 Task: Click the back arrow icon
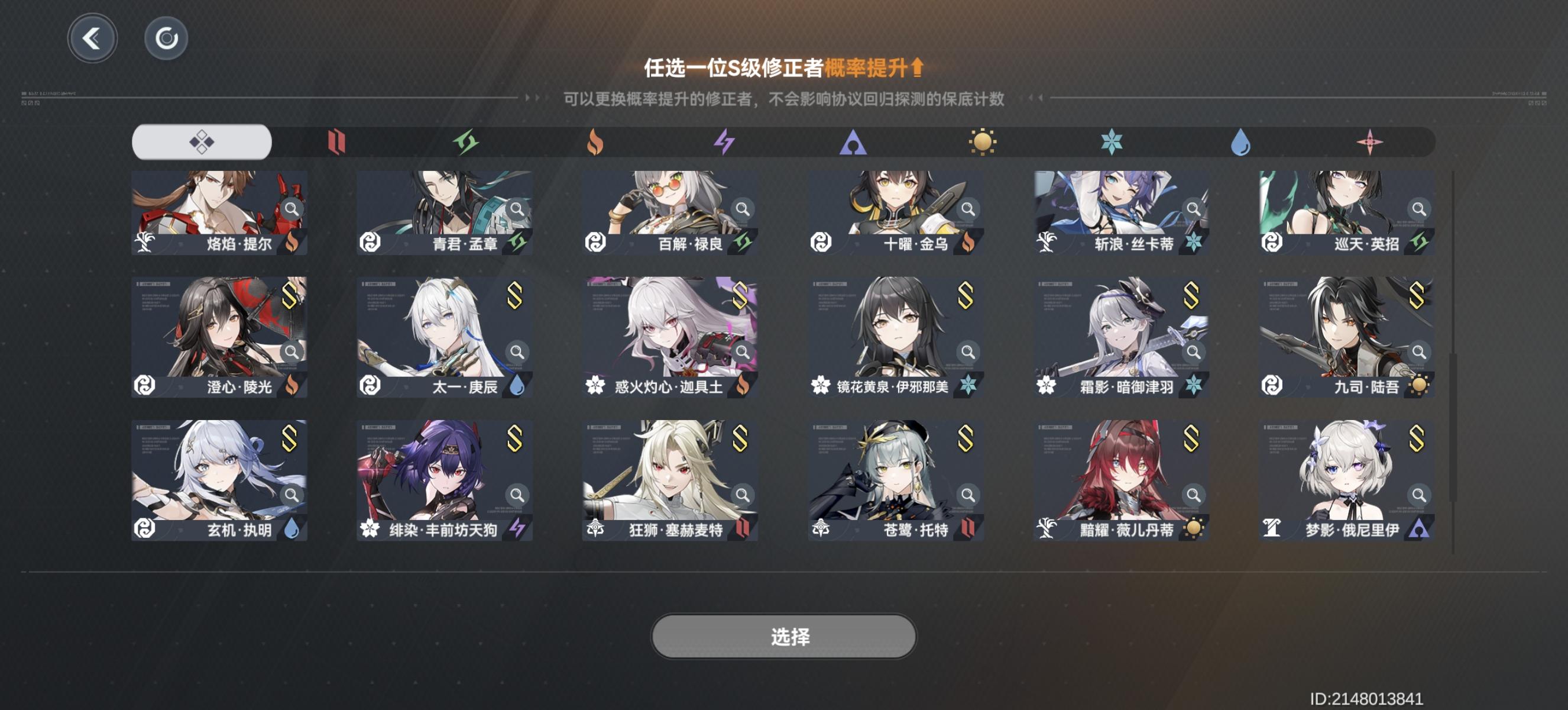(92, 38)
